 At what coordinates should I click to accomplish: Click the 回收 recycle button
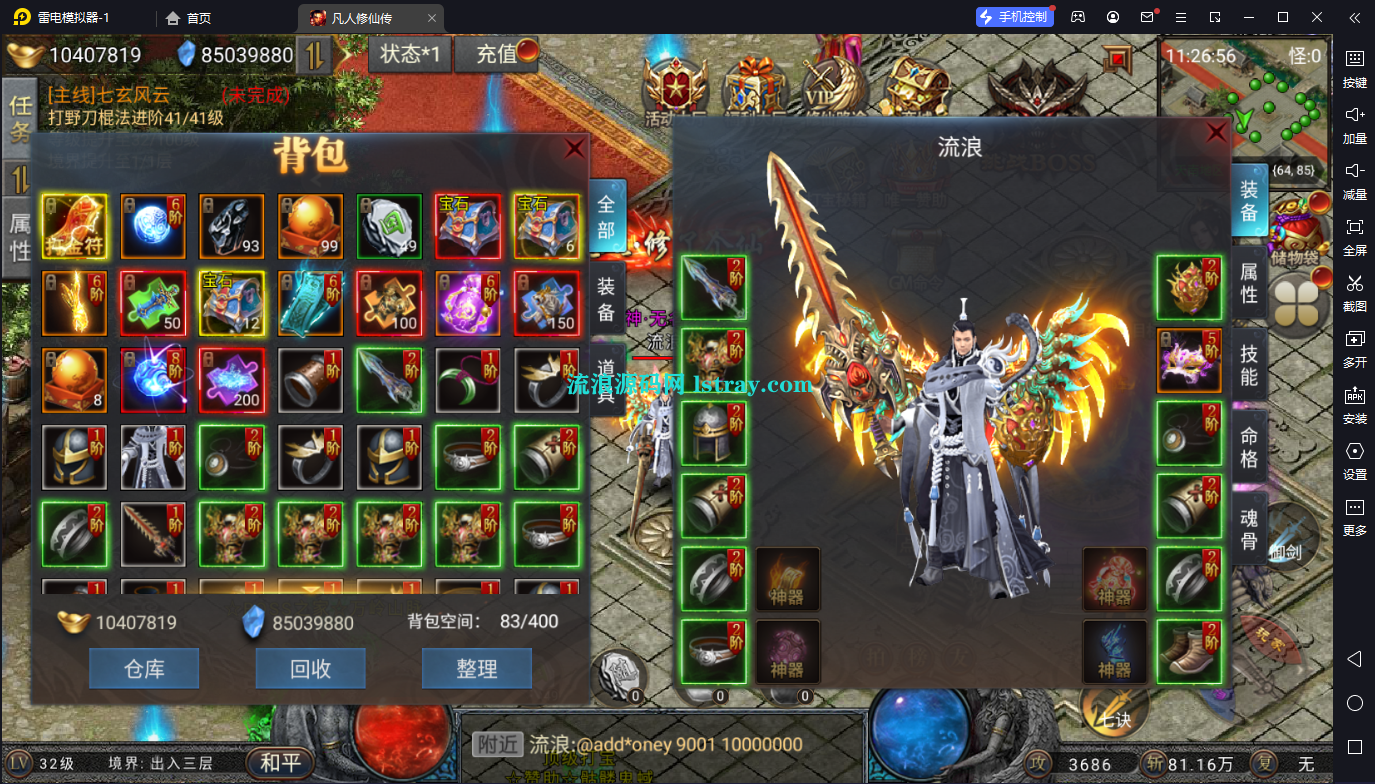tap(311, 668)
